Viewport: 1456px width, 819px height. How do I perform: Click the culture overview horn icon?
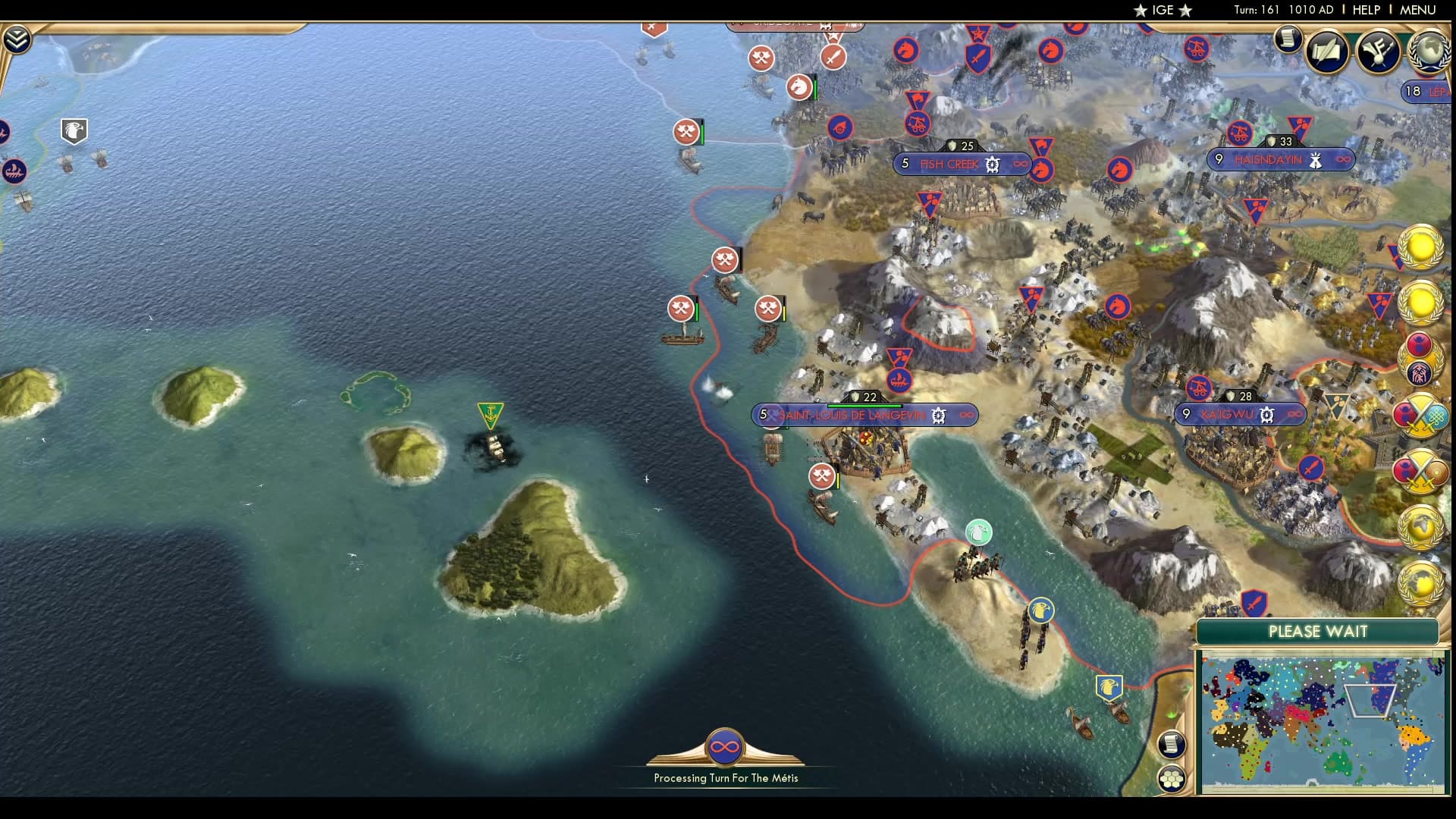click(x=1376, y=52)
